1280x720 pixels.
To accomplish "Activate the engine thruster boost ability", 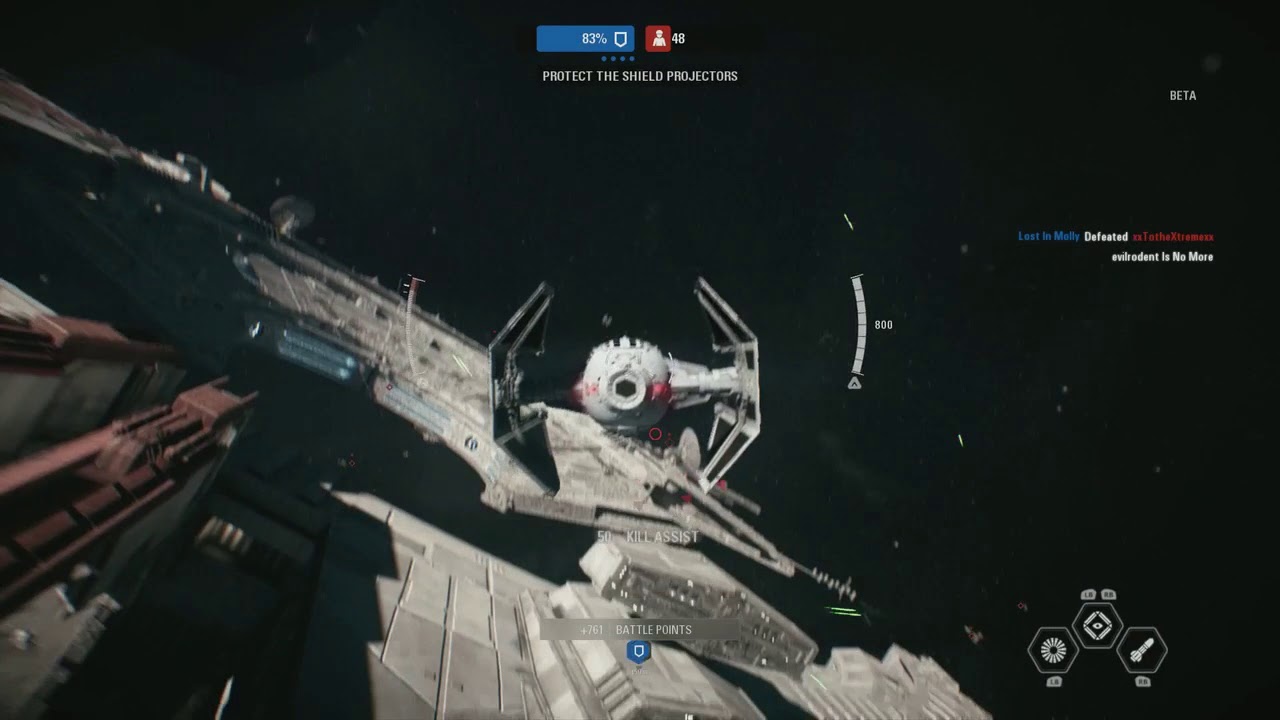I will point(1053,650).
